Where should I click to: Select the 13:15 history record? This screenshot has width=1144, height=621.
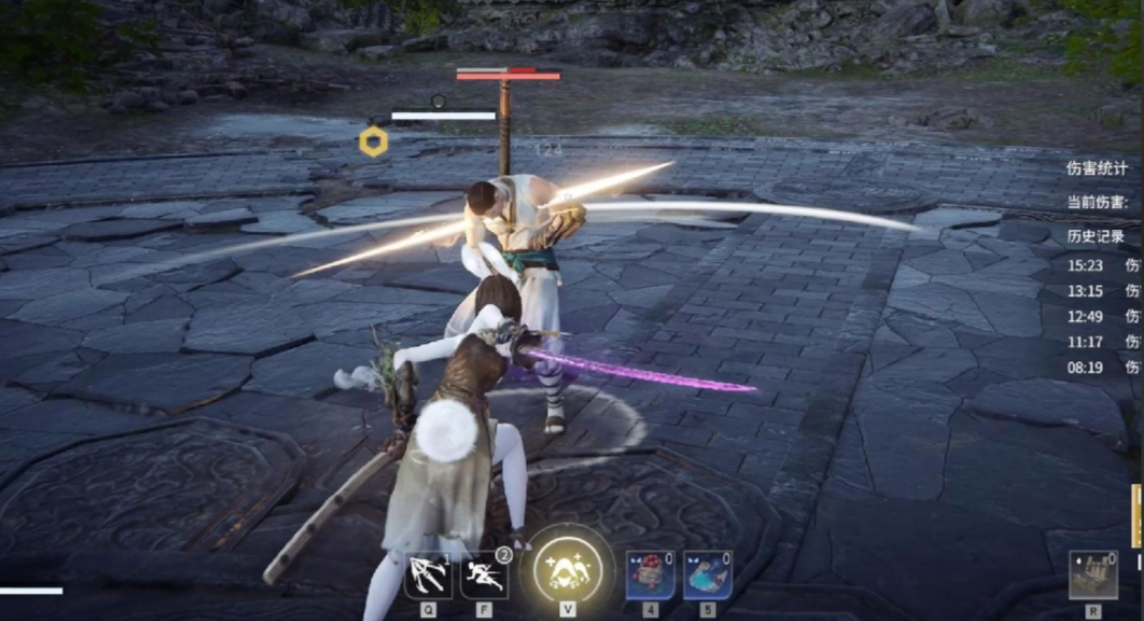(x=1087, y=291)
